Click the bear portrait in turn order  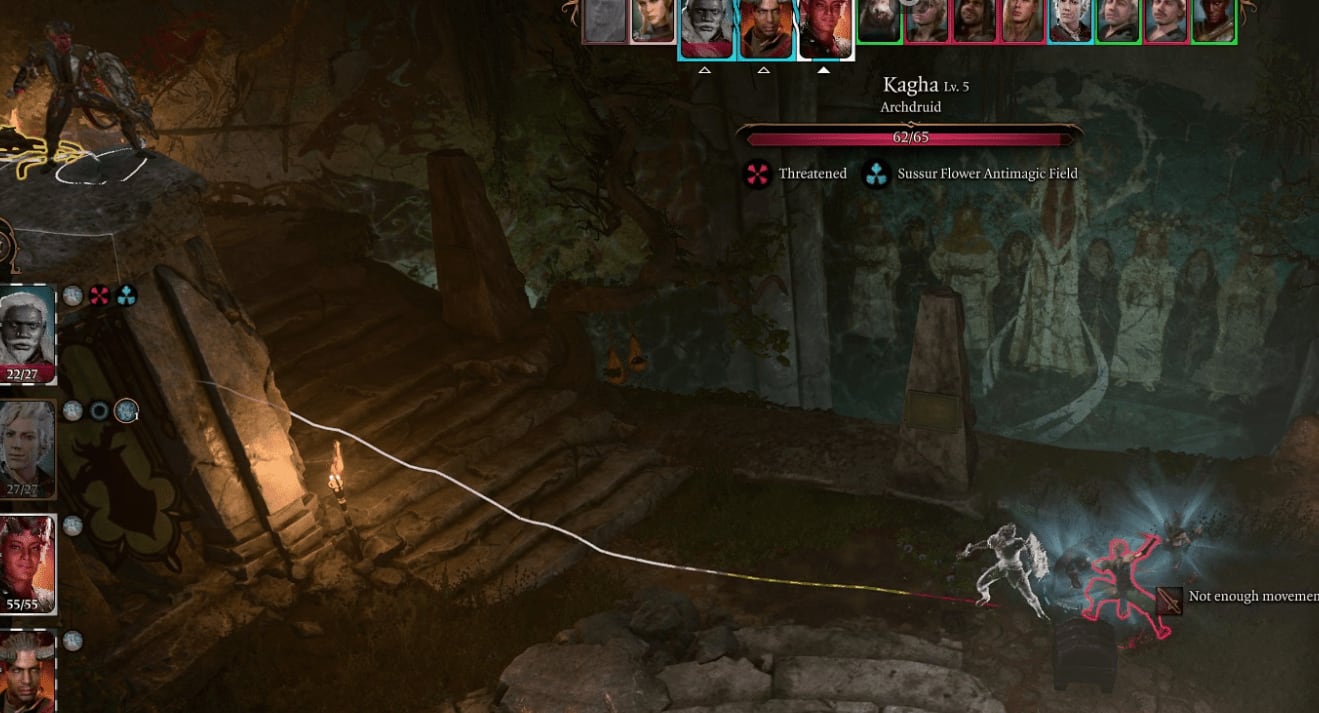[x=879, y=21]
